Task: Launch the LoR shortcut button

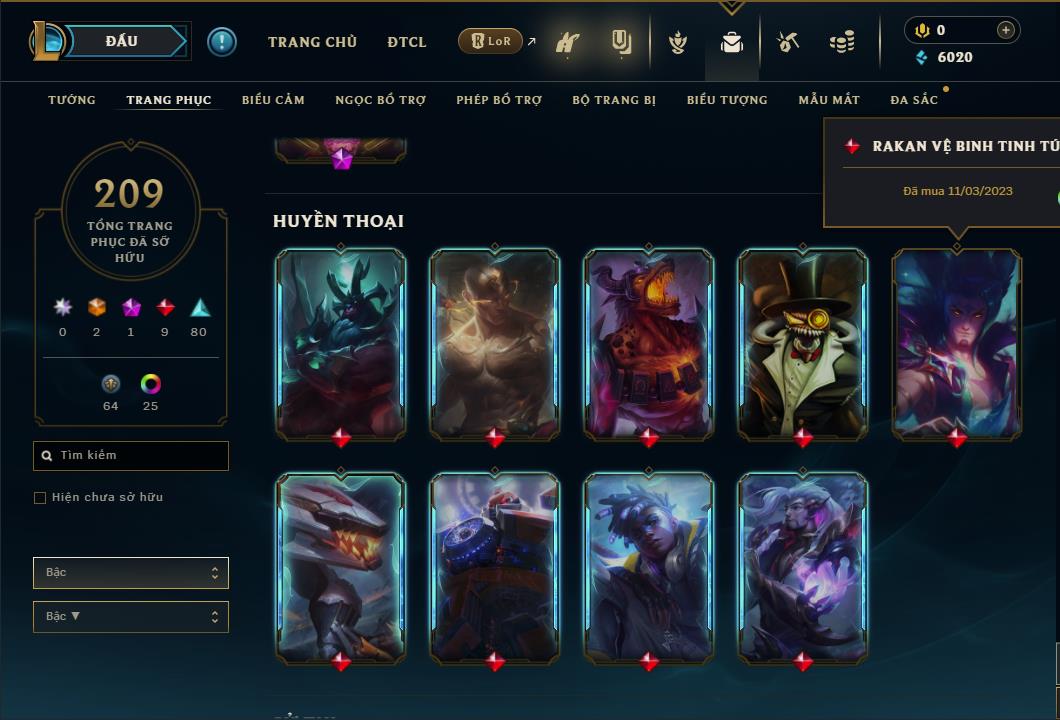Action: coord(491,41)
